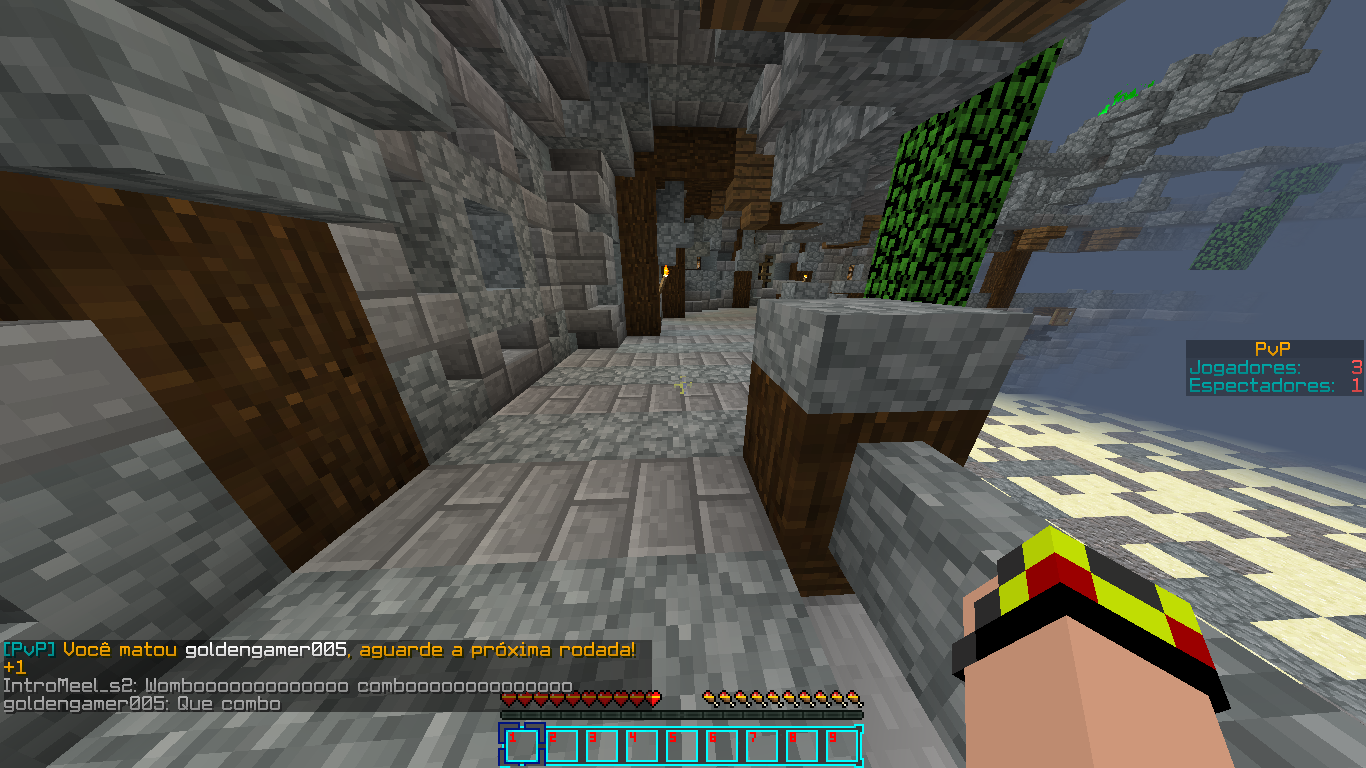The image size is (1366, 768).
Task: Select the last hotbar slot, number 9
Action: pos(841,745)
